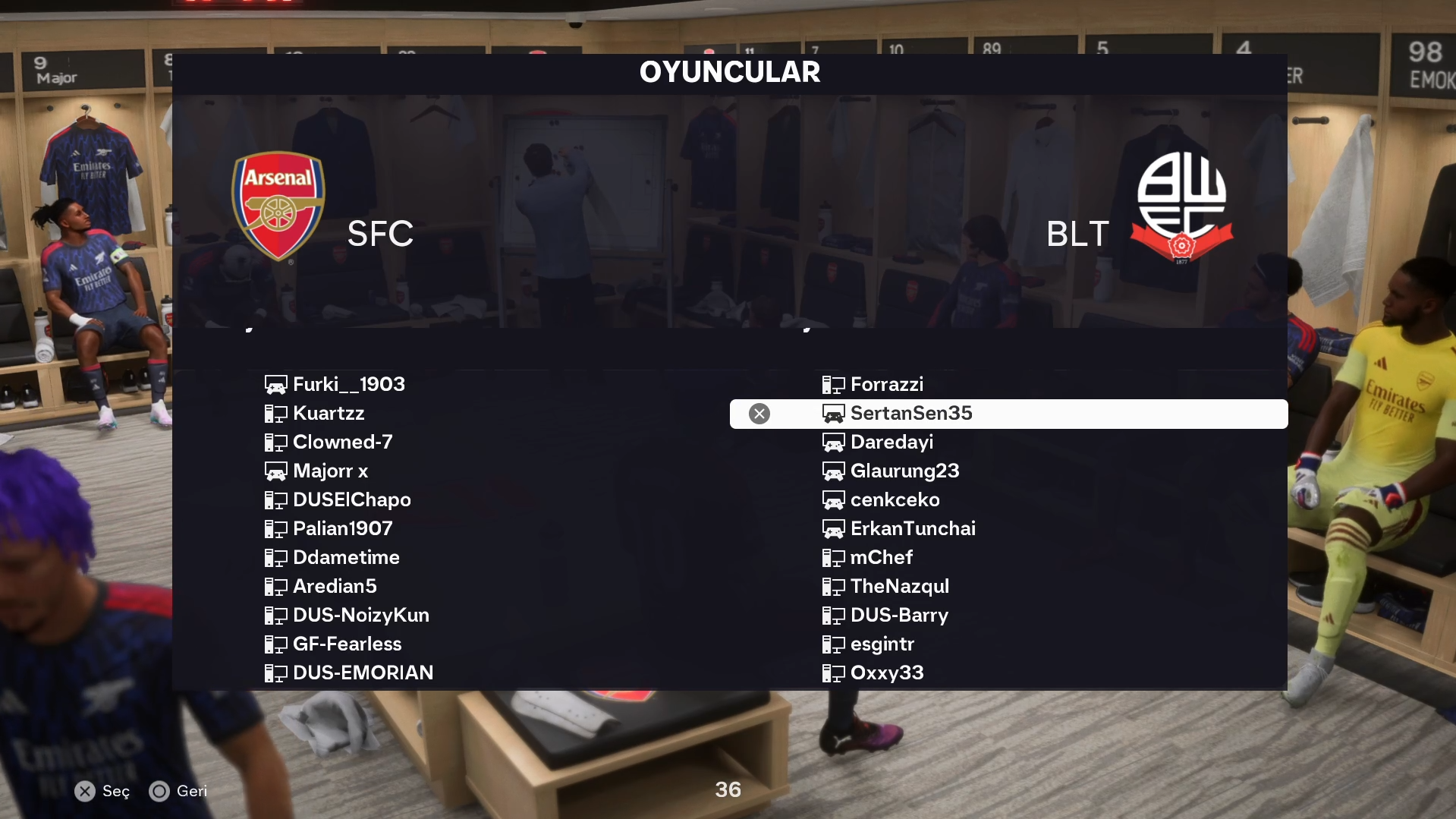Pick player Majorr x
Viewport: 1456px width, 819px height.
[330, 471]
